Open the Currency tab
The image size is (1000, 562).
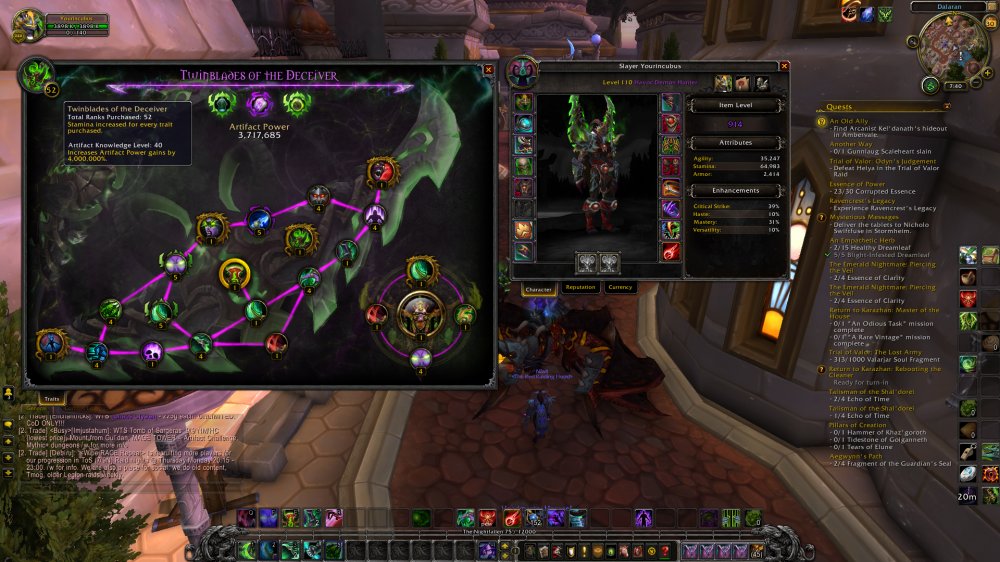tap(620, 288)
